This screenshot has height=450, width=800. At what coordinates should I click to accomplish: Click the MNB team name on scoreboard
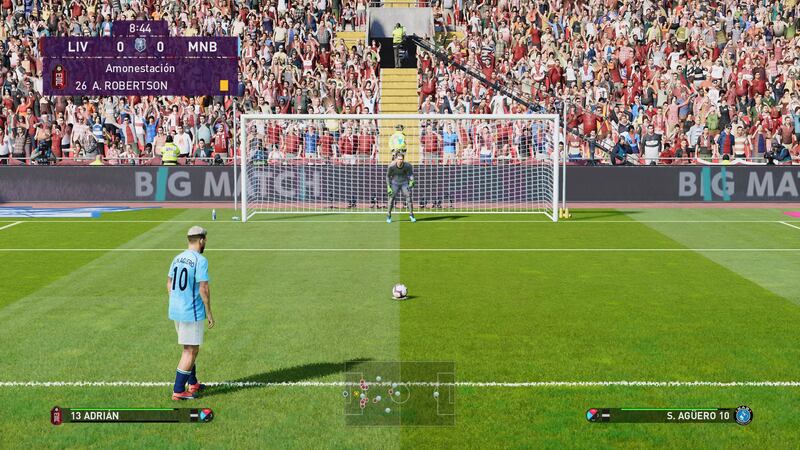tap(203, 46)
